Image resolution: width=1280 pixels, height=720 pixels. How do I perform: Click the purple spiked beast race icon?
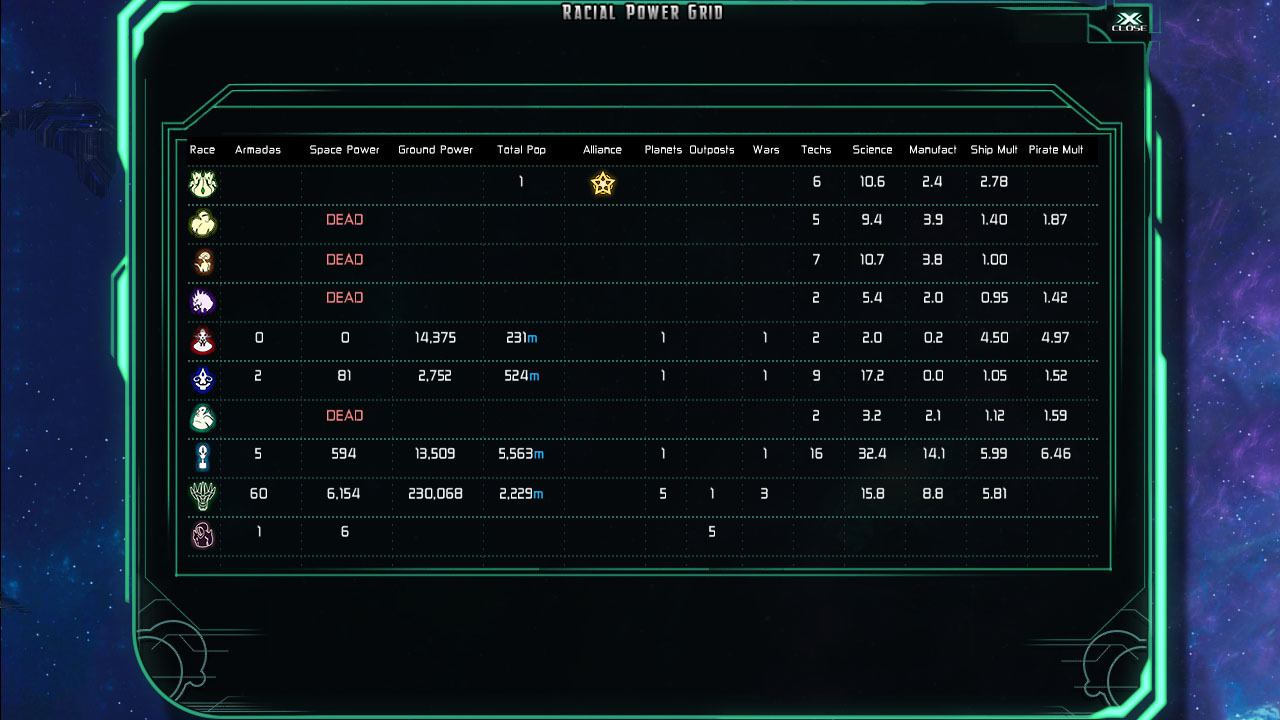coord(203,300)
